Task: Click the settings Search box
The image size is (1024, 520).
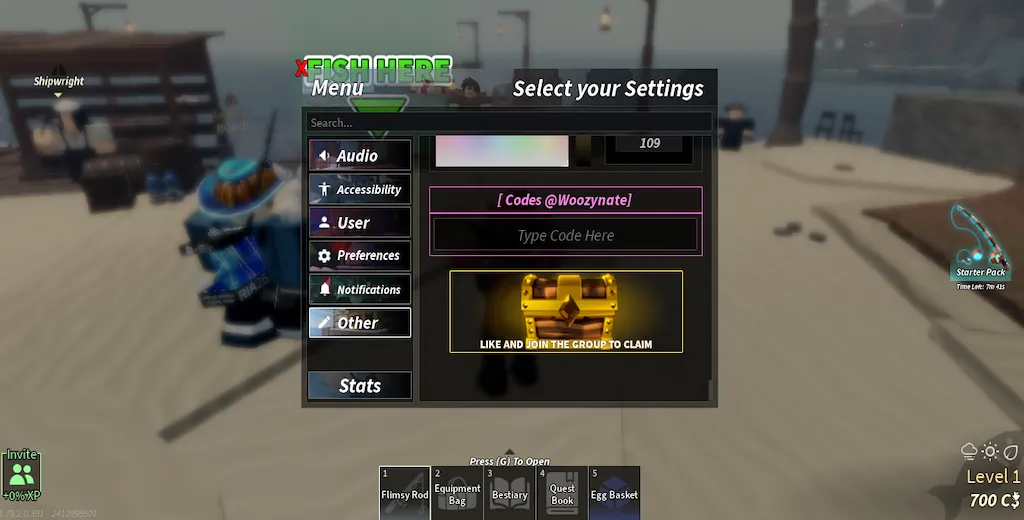Action: (x=508, y=123)
